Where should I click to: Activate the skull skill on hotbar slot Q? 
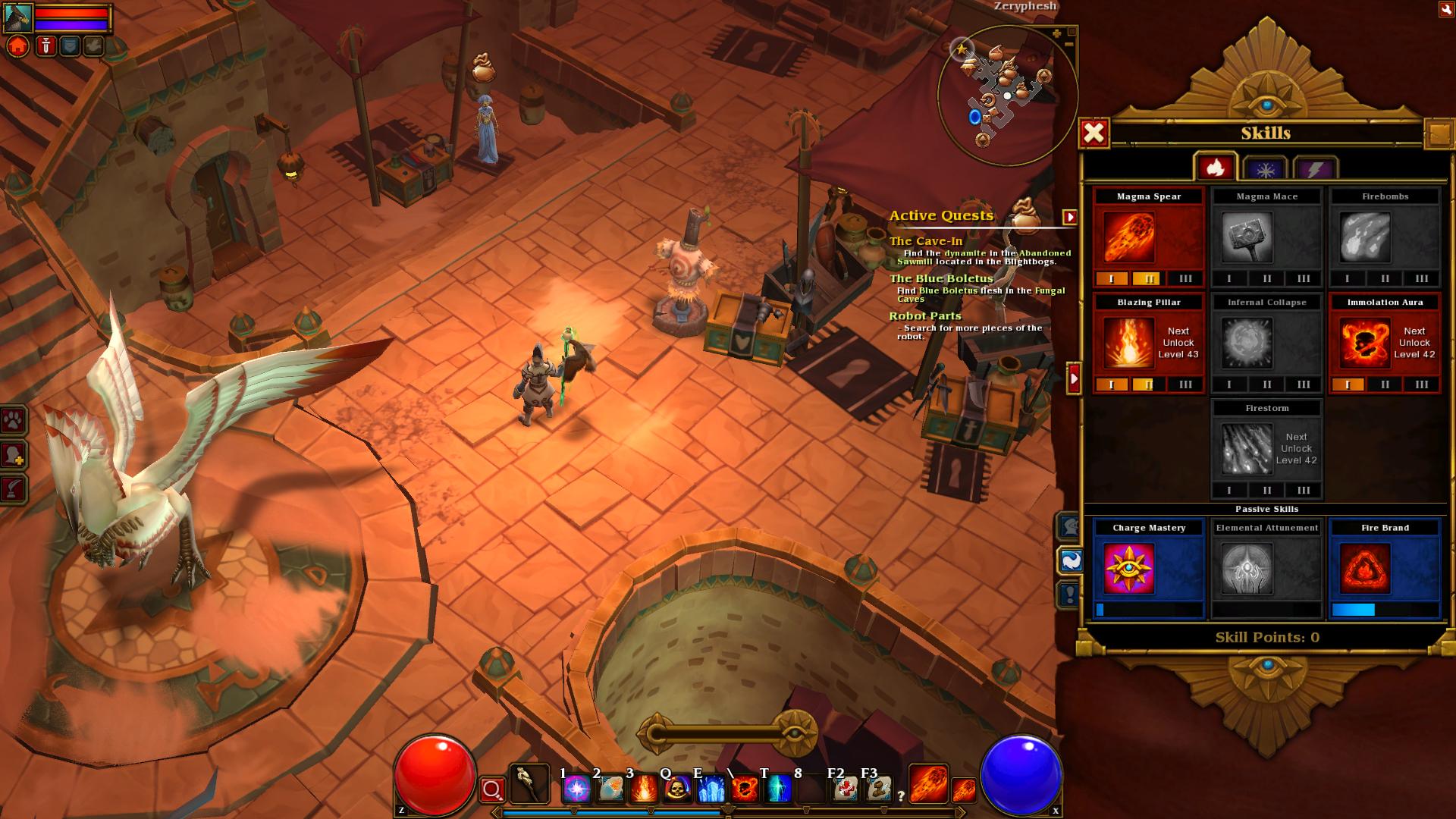[x=677, y=789]
